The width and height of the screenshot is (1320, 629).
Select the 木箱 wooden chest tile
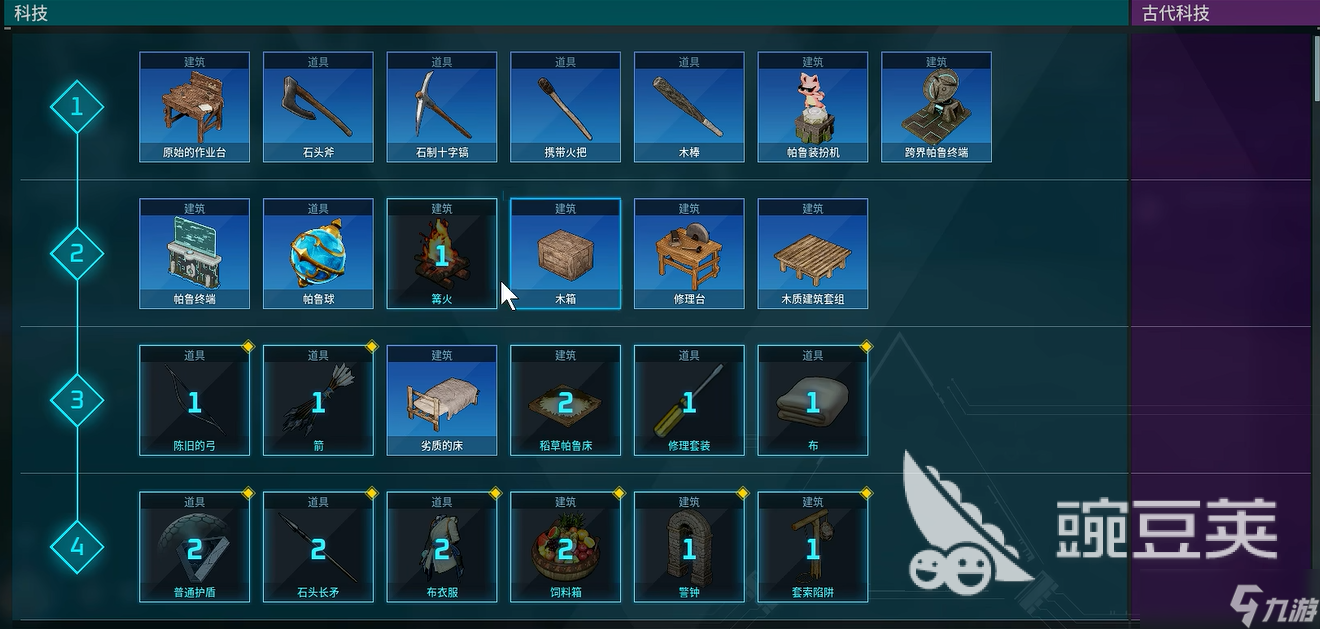click(565, 254)
